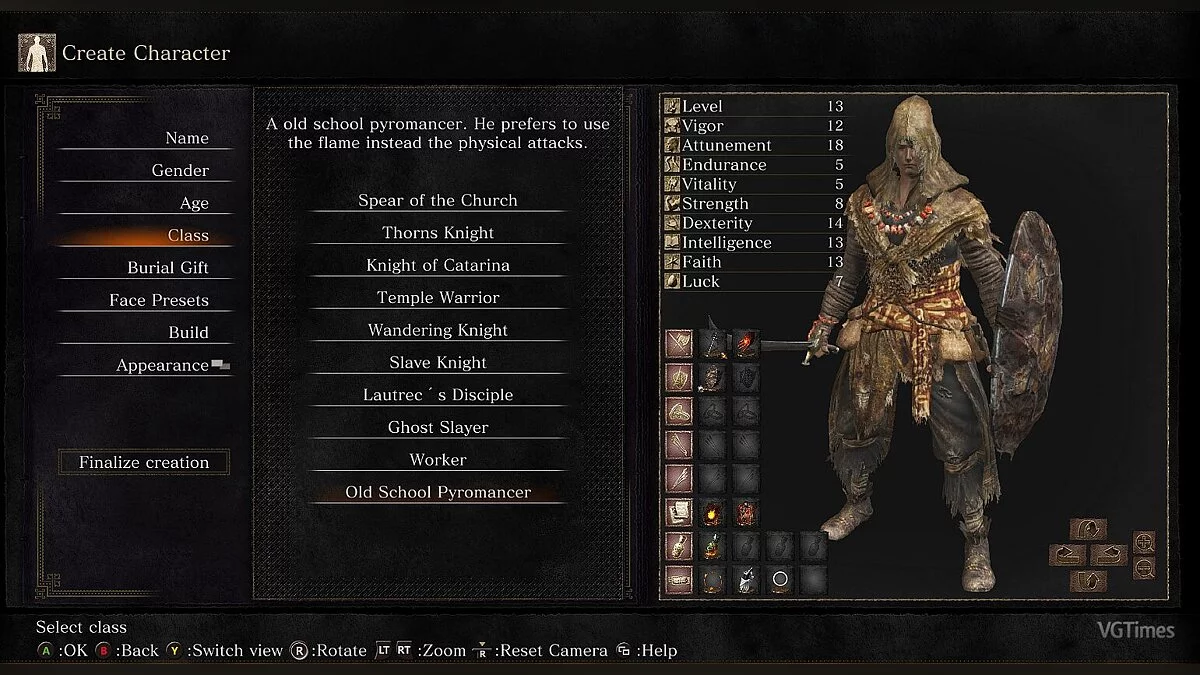This screenshot has width=1200, height=675.
Task: Choose Spear of the Church class
Action: click(438, 200)
